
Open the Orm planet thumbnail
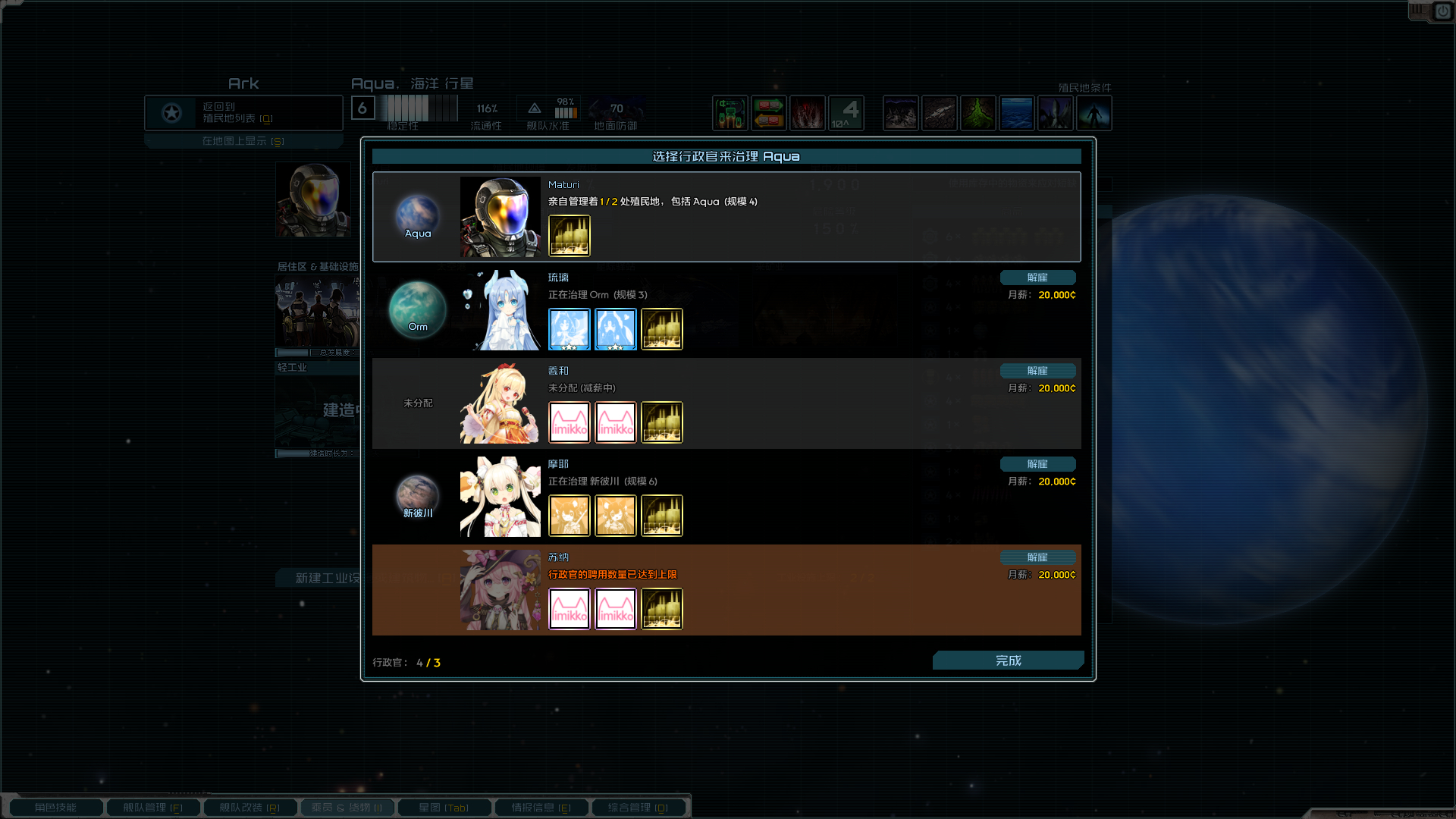click(416, 310)
